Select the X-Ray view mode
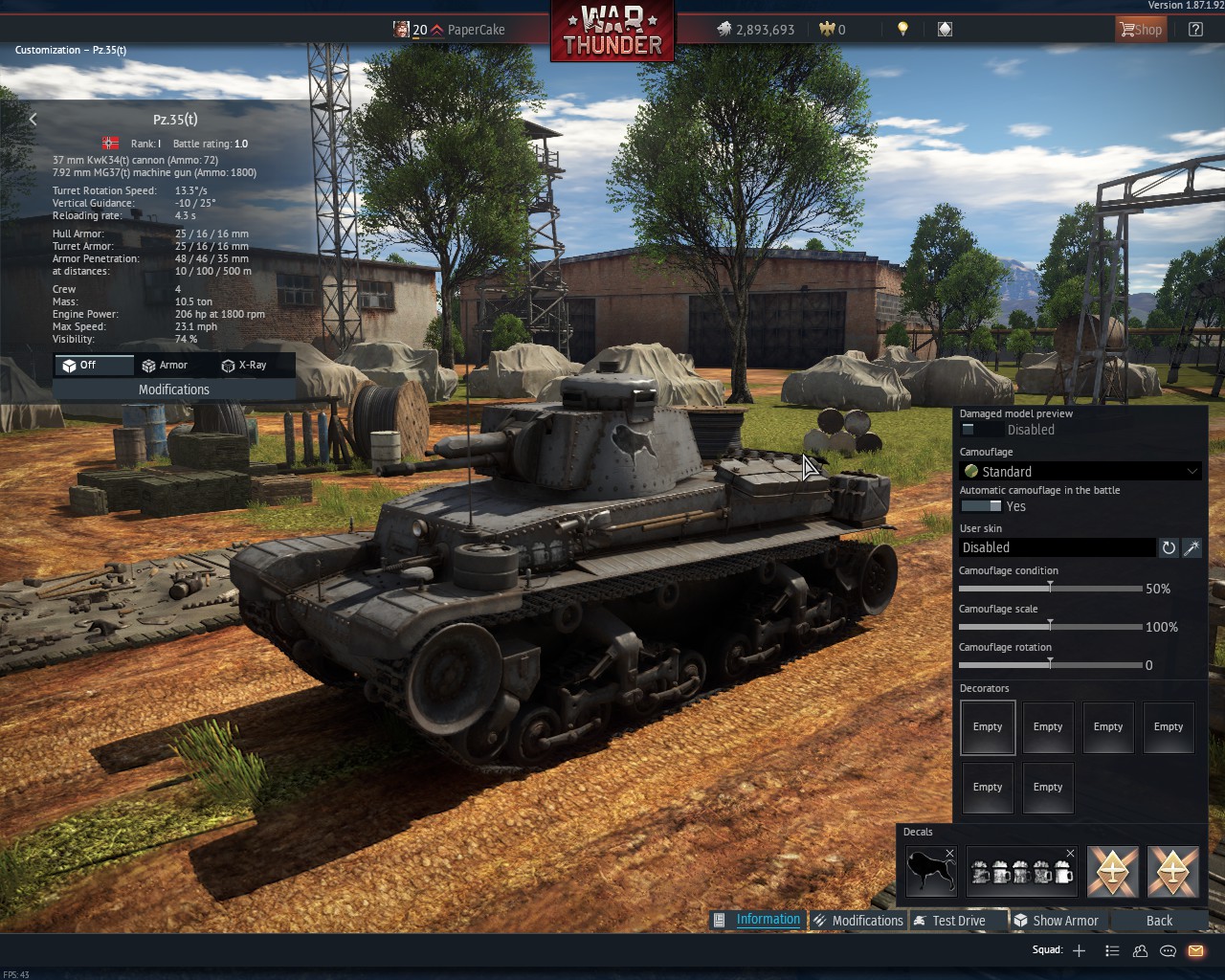Screen dimensions: 1225x980 [244, 365]
